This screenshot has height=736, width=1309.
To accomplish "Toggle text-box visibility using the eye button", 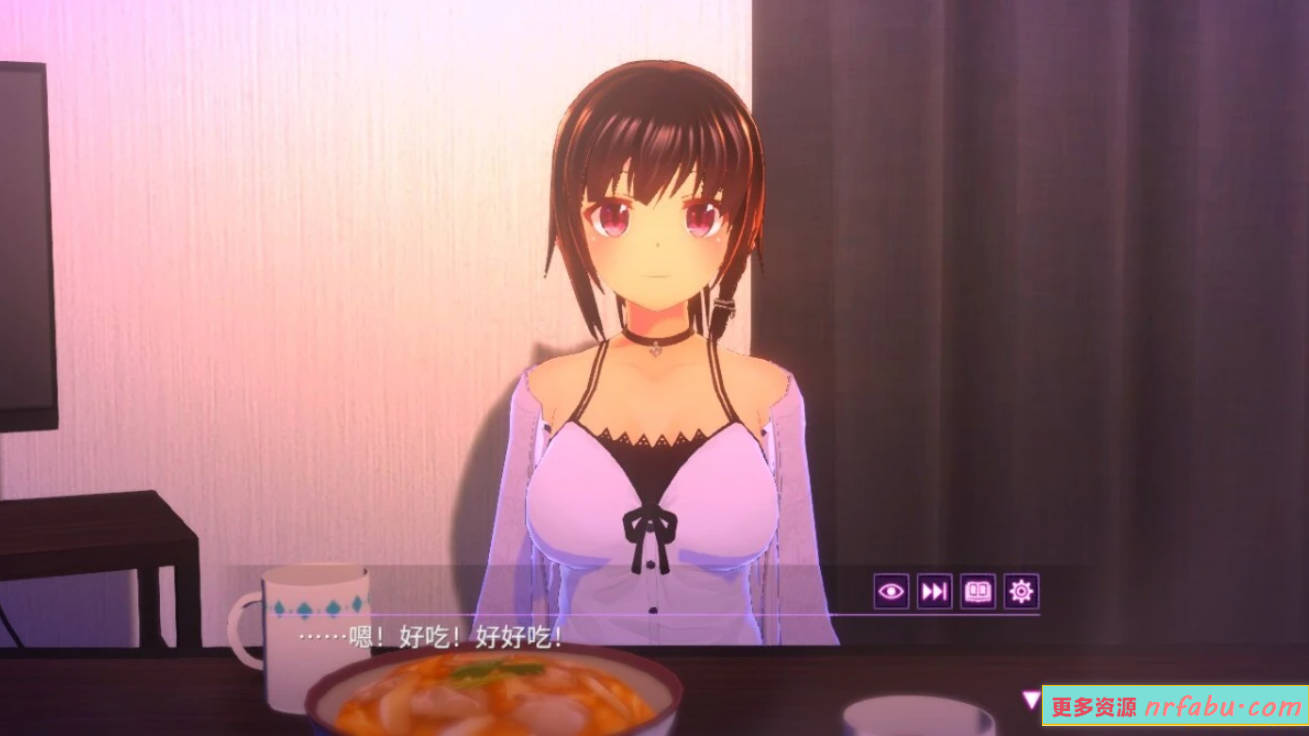I will click(x=893, y=592).
